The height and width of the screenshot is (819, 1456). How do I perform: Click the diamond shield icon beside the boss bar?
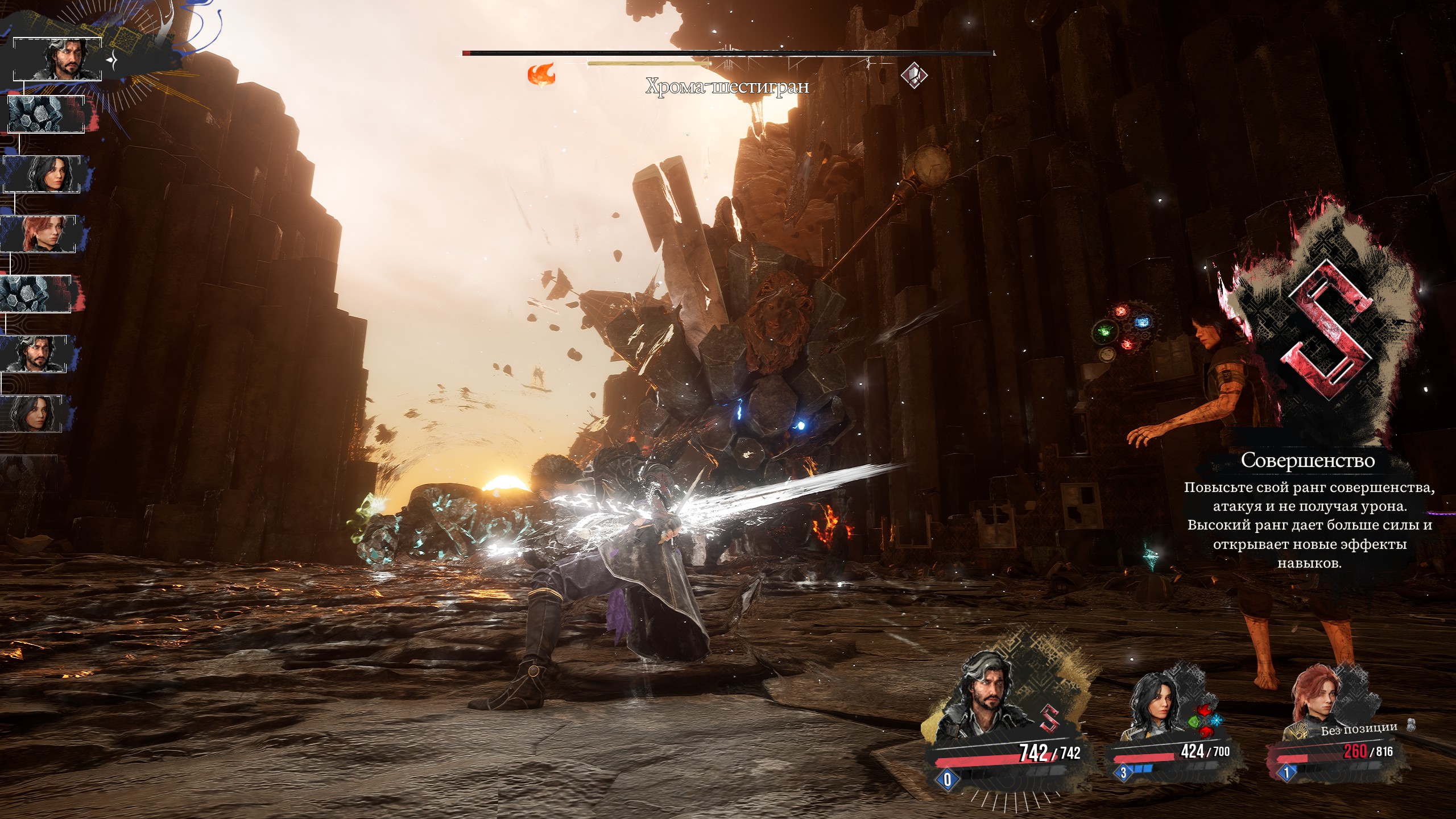tap(914, 75)
